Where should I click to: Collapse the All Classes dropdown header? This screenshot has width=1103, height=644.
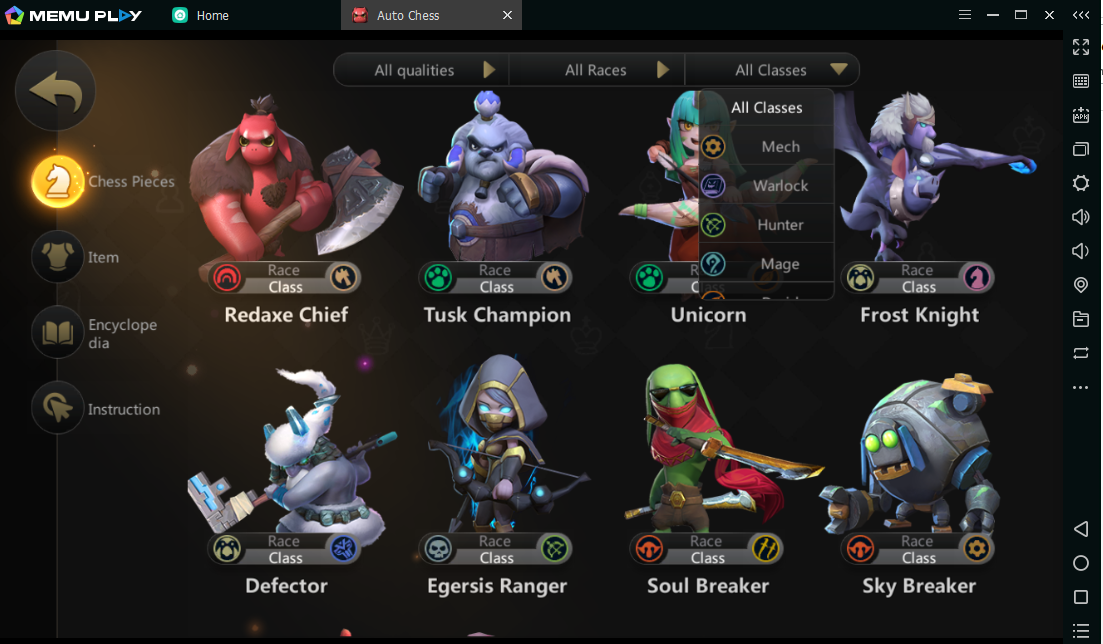[x=772, y=70]
